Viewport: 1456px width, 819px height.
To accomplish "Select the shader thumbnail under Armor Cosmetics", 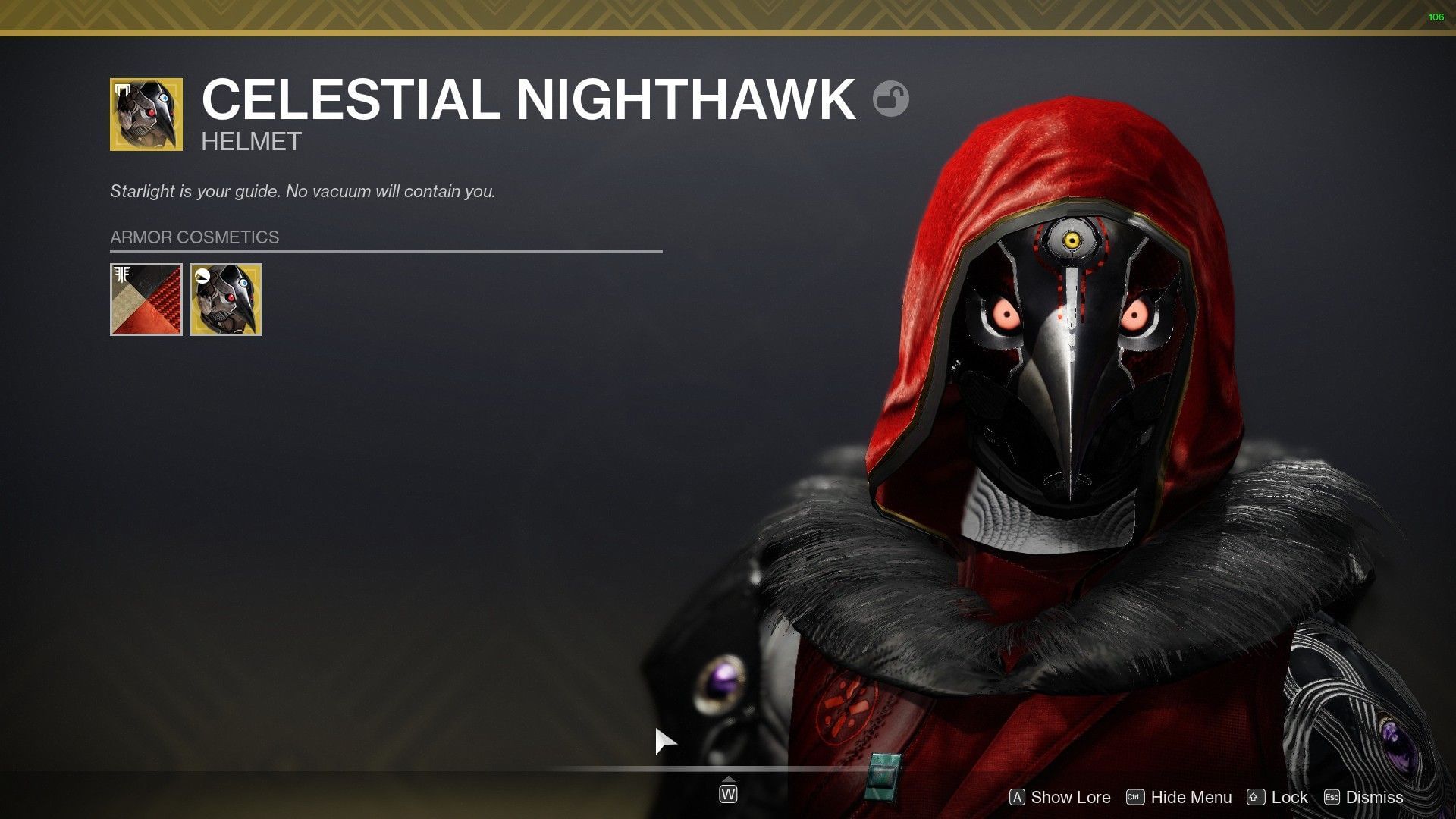I will [x=146, y=299].
